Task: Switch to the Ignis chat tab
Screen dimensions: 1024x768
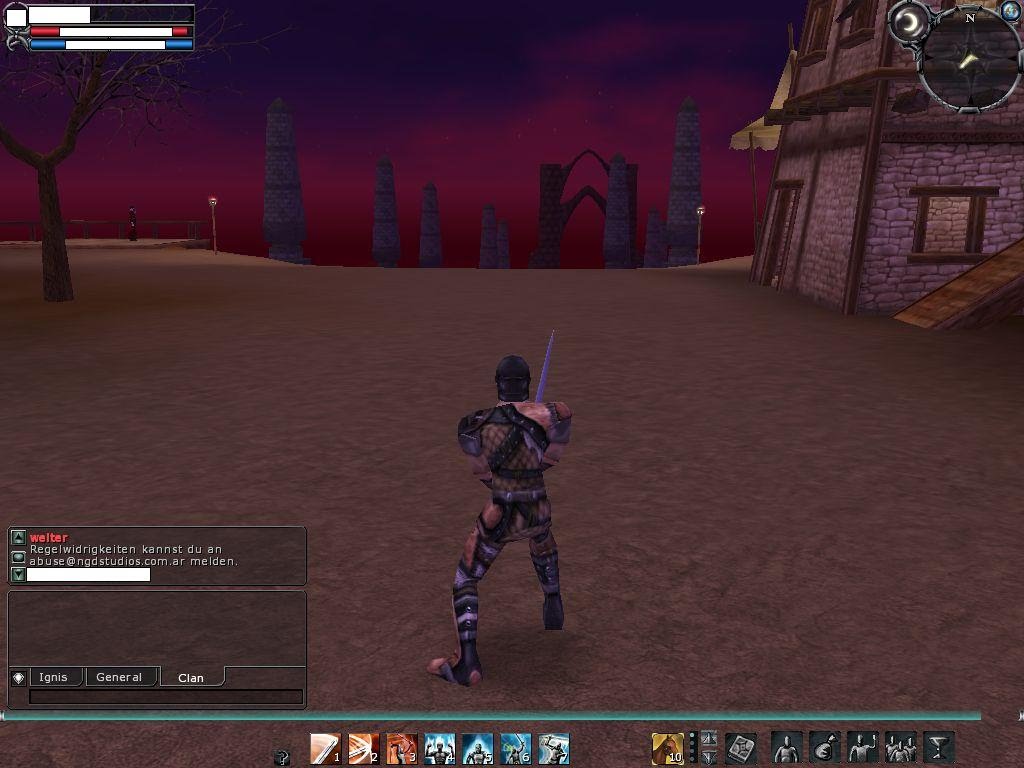Action: (x=54, y=677)
